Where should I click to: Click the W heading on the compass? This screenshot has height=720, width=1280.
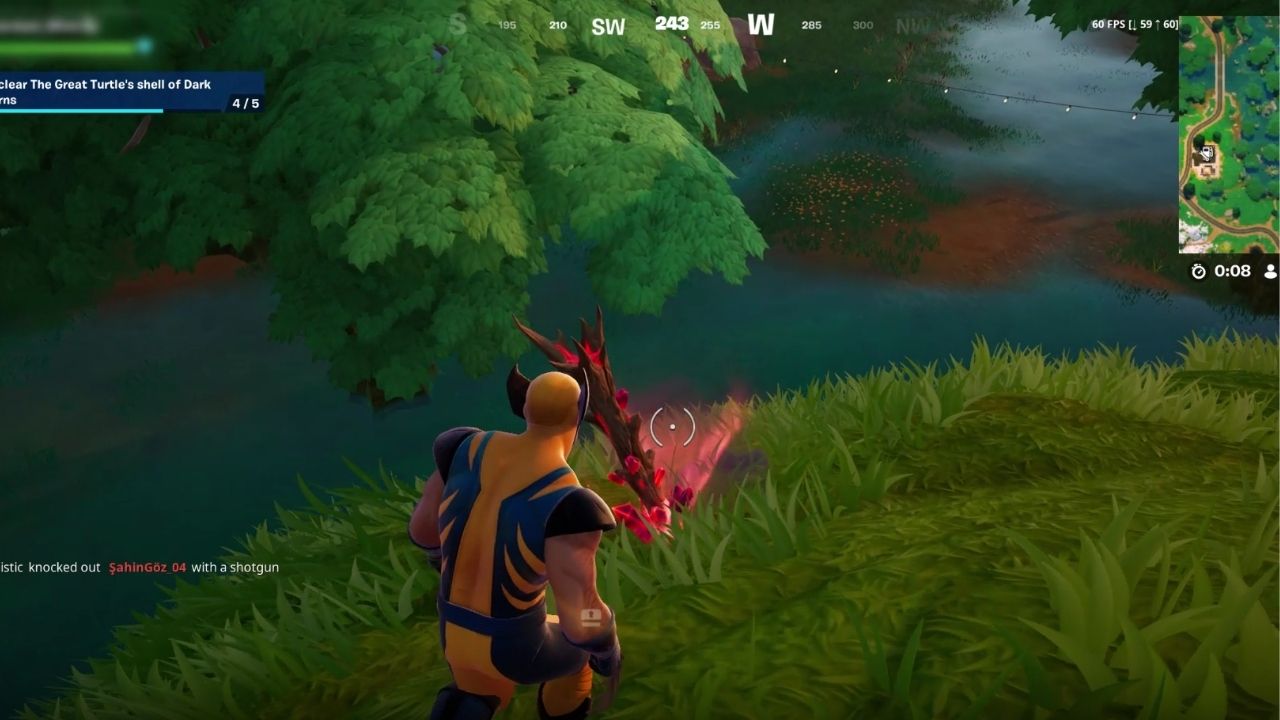click(762, 25)
